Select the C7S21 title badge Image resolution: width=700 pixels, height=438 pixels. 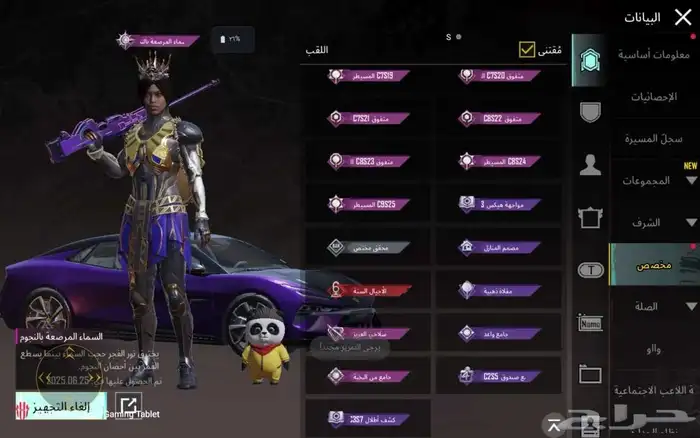click(368, 118)
